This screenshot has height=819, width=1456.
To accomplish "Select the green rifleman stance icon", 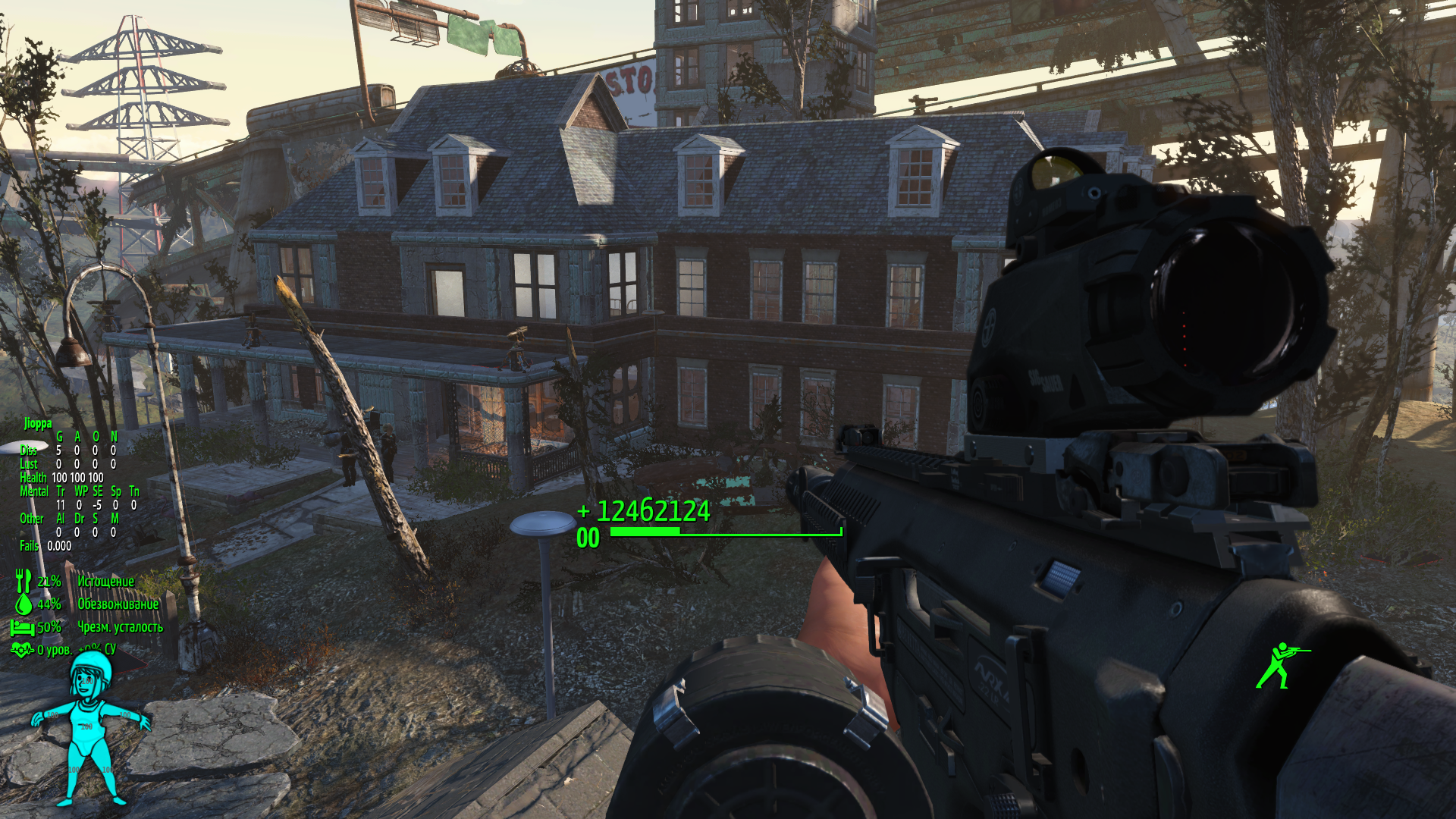I will pyautogui.click(x=1281, y=665).
